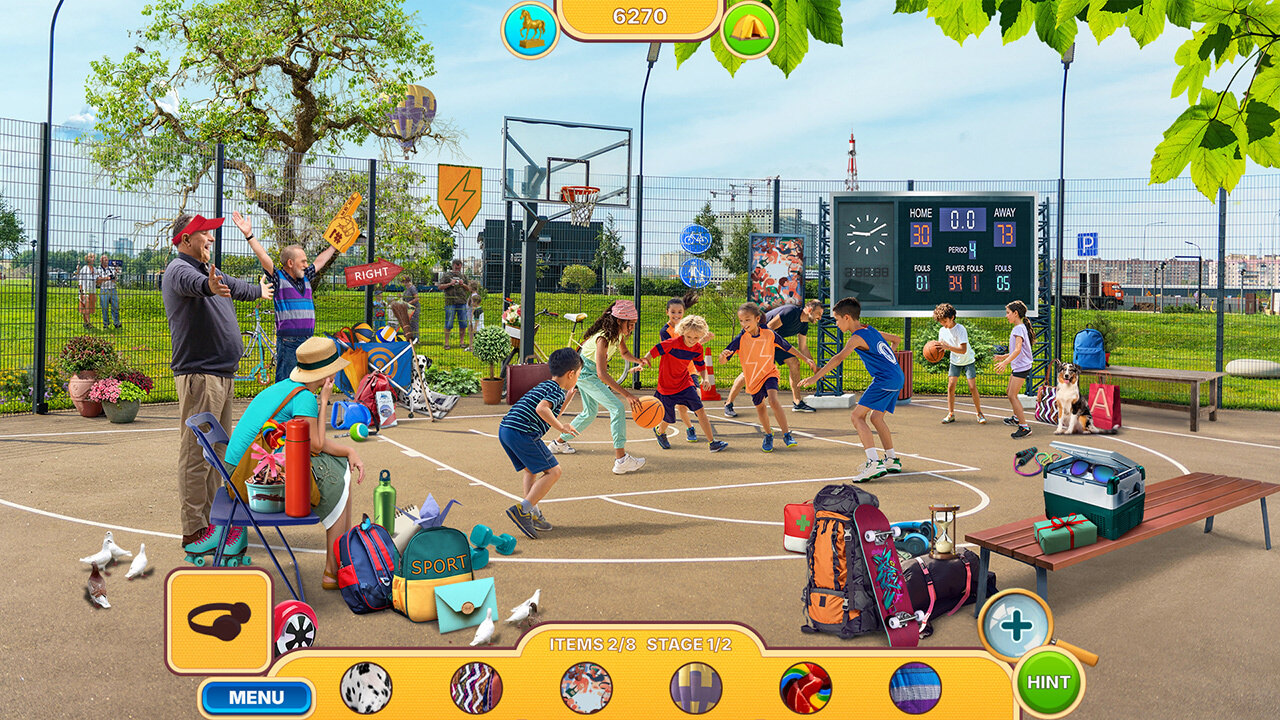Pick the orange and blue abstract pattern item
This screenshot has height=720, width=1280.
(586, 687)
